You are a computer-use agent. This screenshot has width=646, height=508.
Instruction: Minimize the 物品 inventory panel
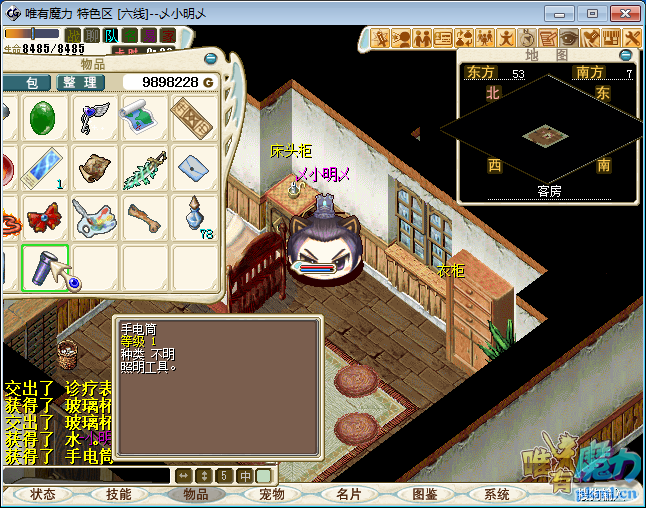[x=210, y=59]
